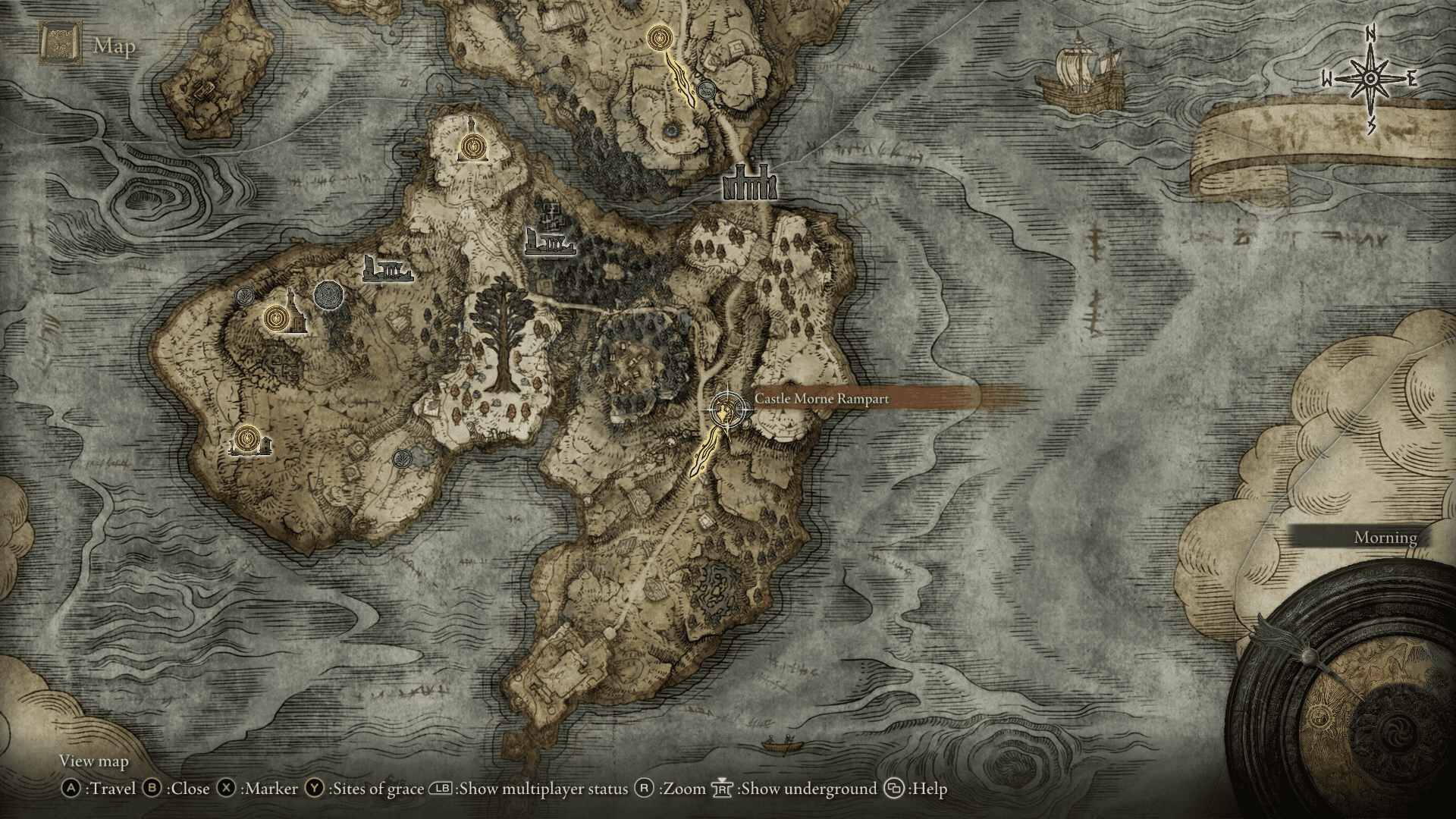This screenshot has height=819, width=1456.
Task: Select the site of grace near the northern tower
Action: pos(472,144)
